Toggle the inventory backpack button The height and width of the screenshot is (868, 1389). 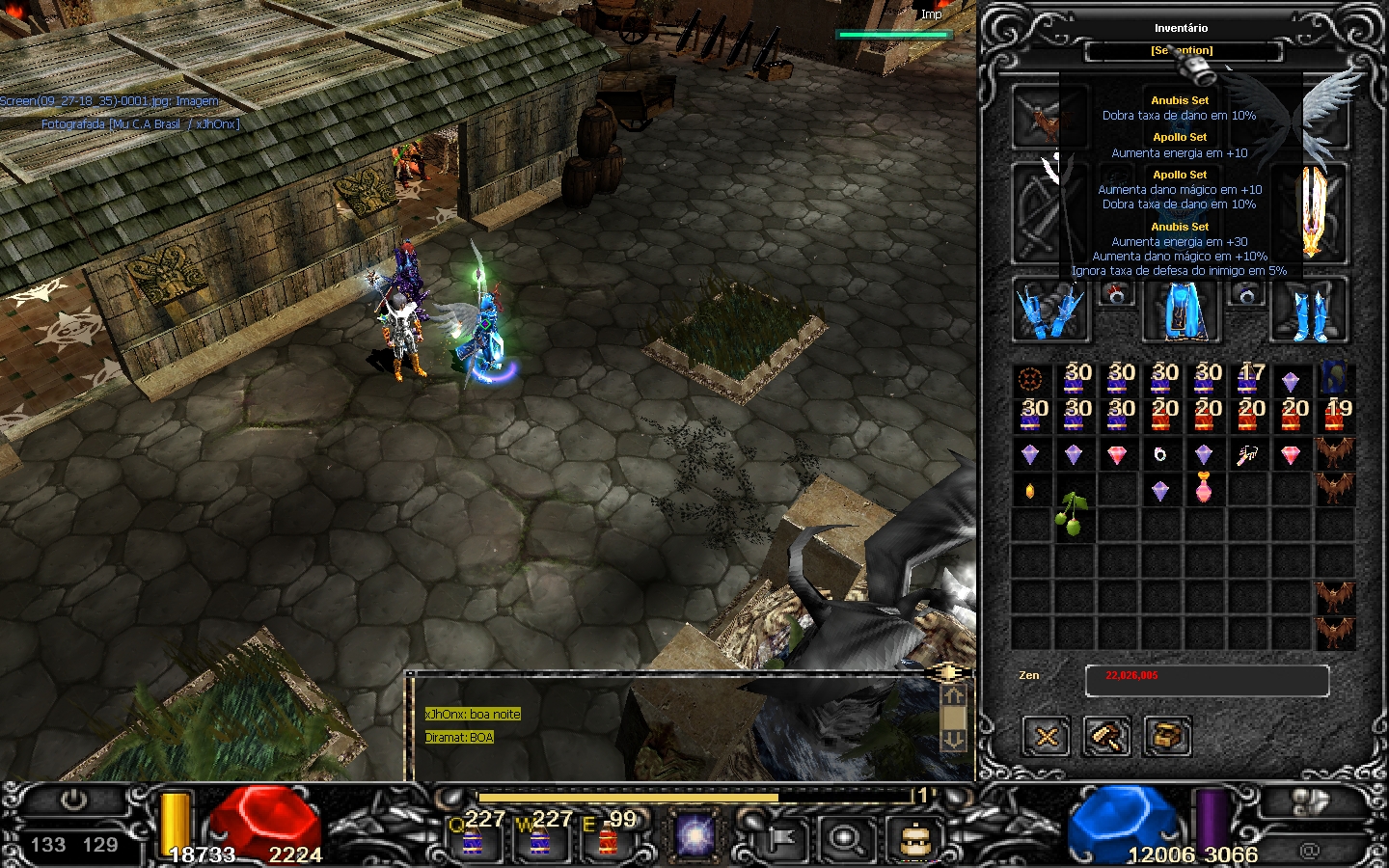click(913, 837)
